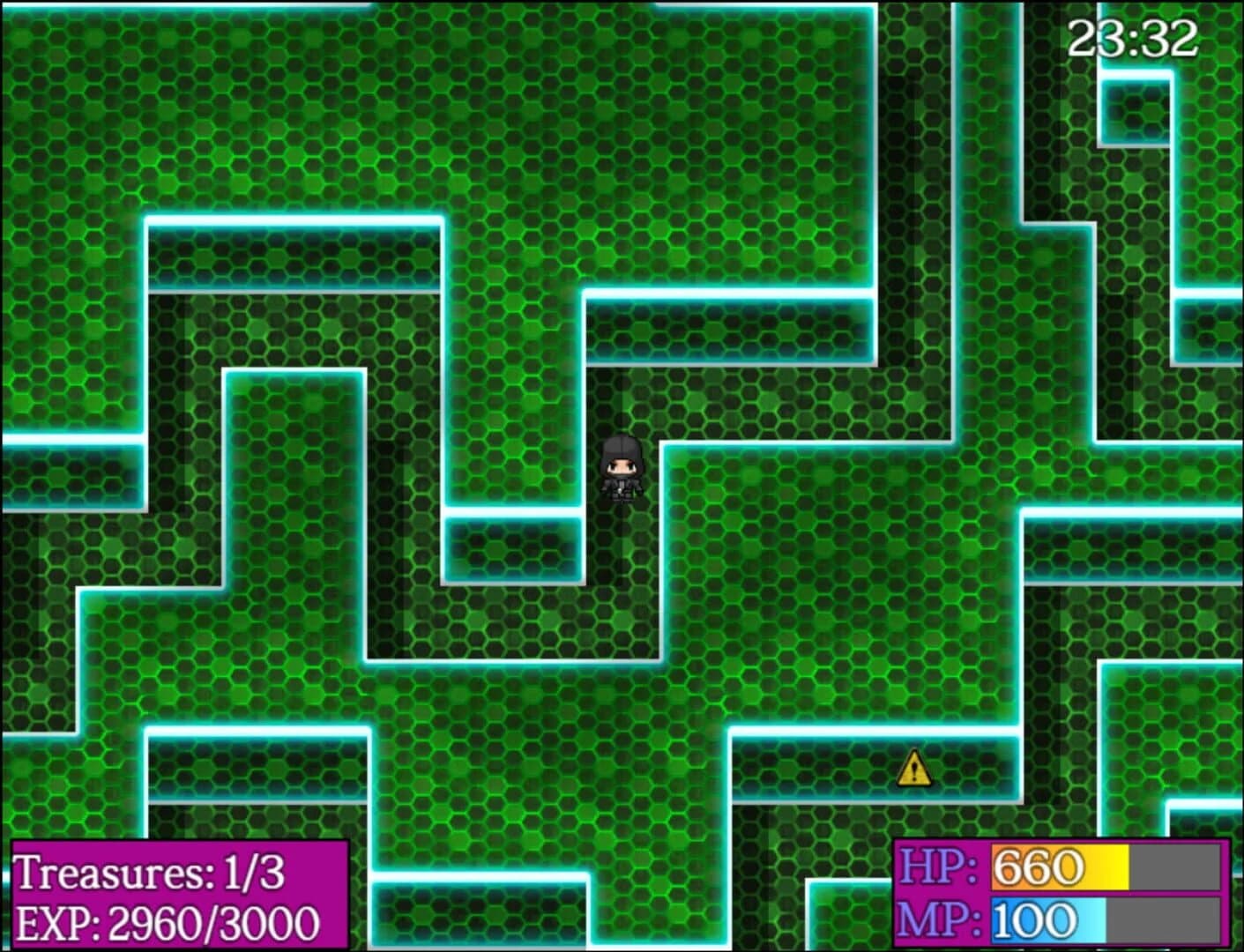This screenshot has height=952, width=1244.
Task: Click the yellow HP progress bar
Action: [1058, 868]
